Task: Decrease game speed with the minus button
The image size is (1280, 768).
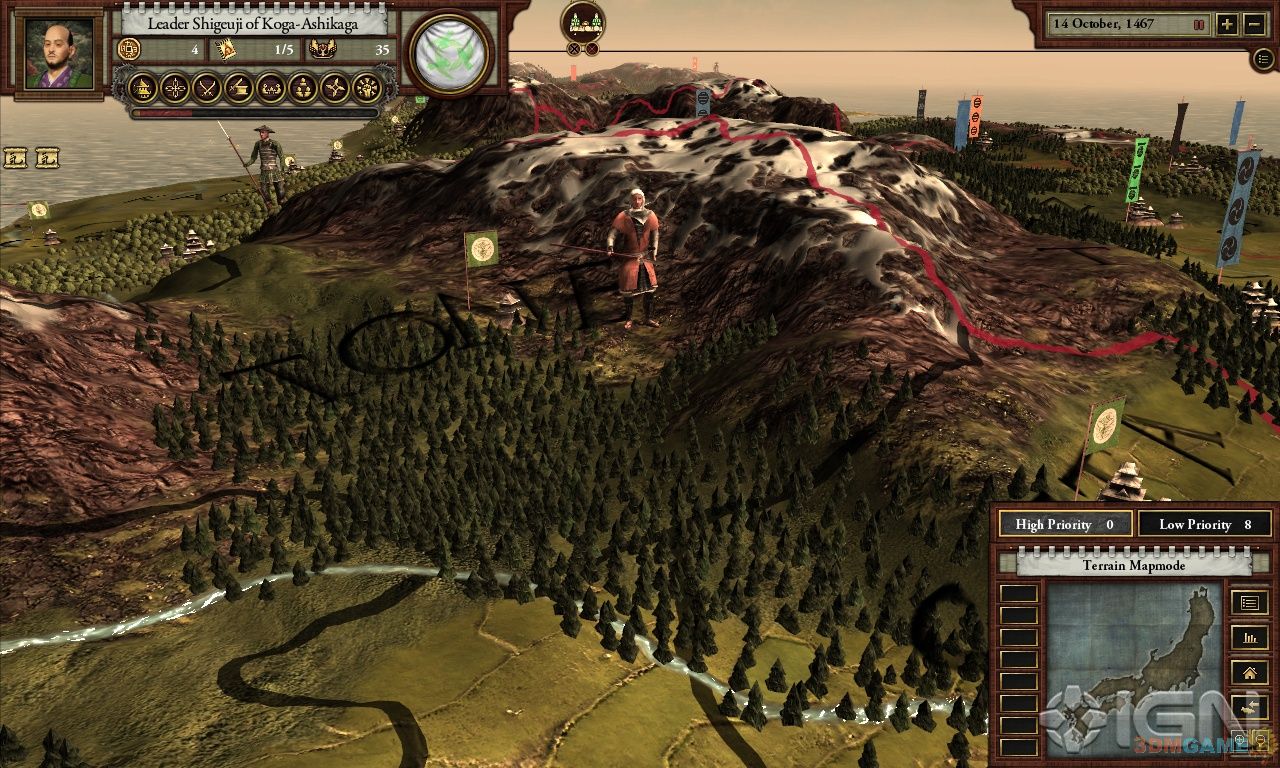Action: click(1255, 25)
